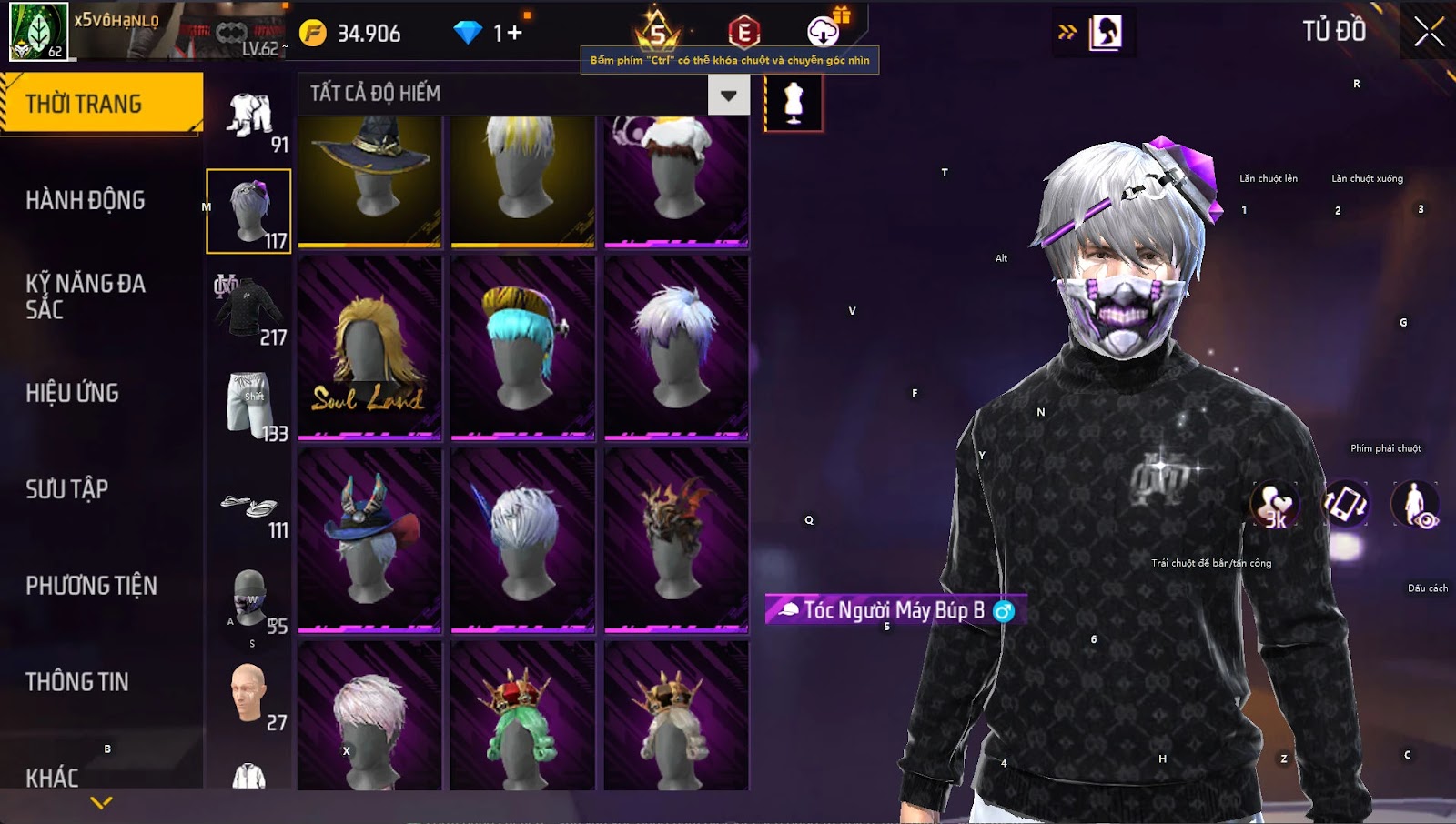Go to the SƯU TẬP section

pyautogui.click(x=67, y=489)
